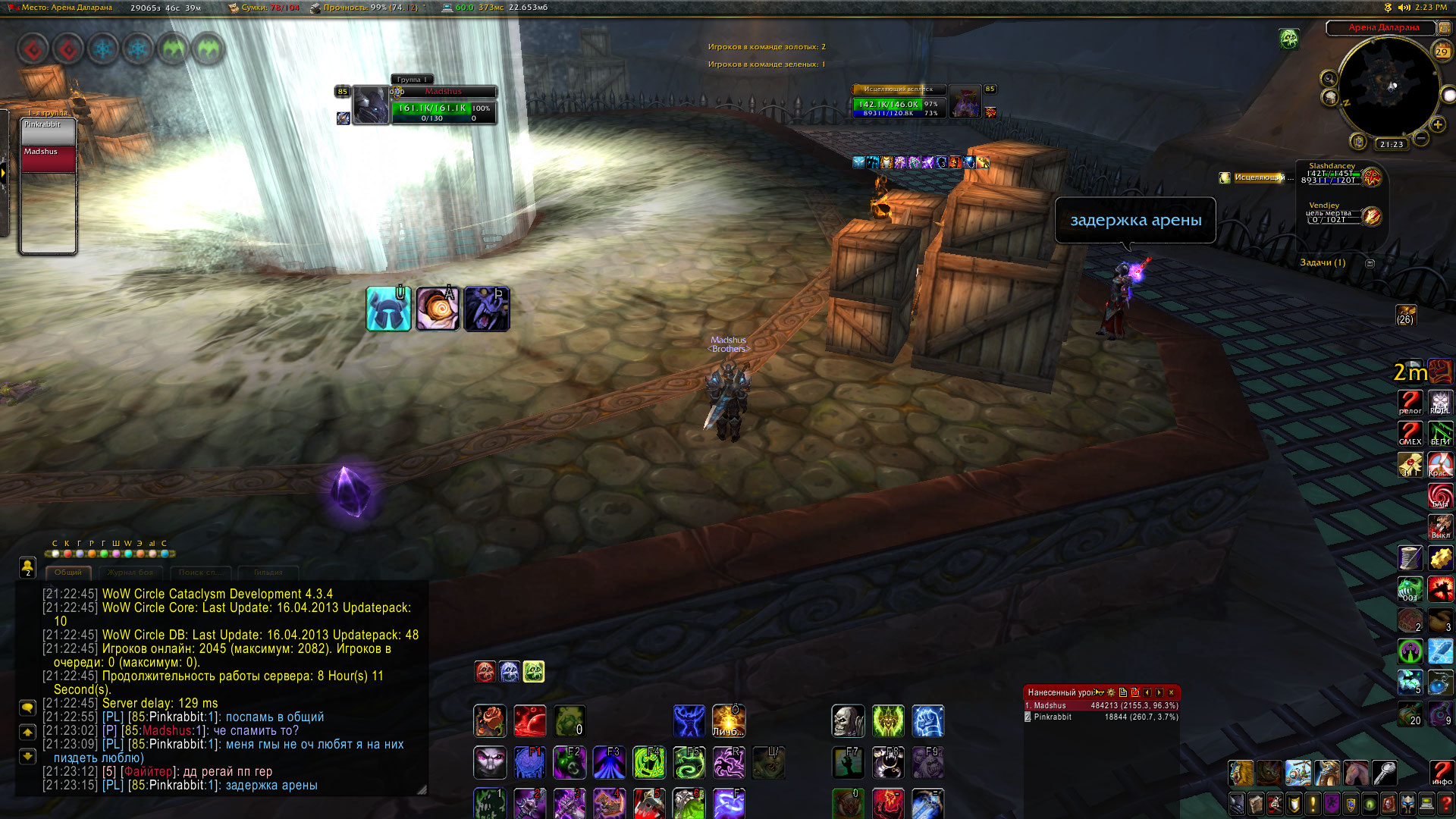Image resolution: width=1456 pixels, height=819 pixels.
Task: Click the chat scroll-down arrow button
Action: pos(27,756)
